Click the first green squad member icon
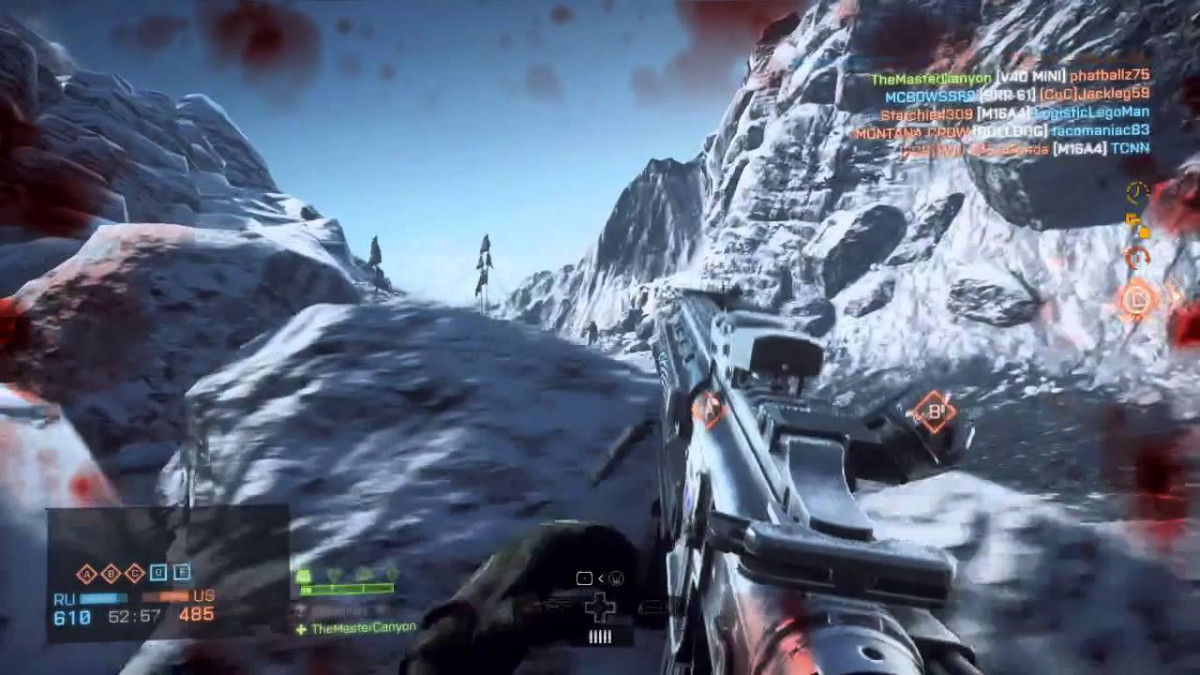1200x675 pixels. point(303,575)
